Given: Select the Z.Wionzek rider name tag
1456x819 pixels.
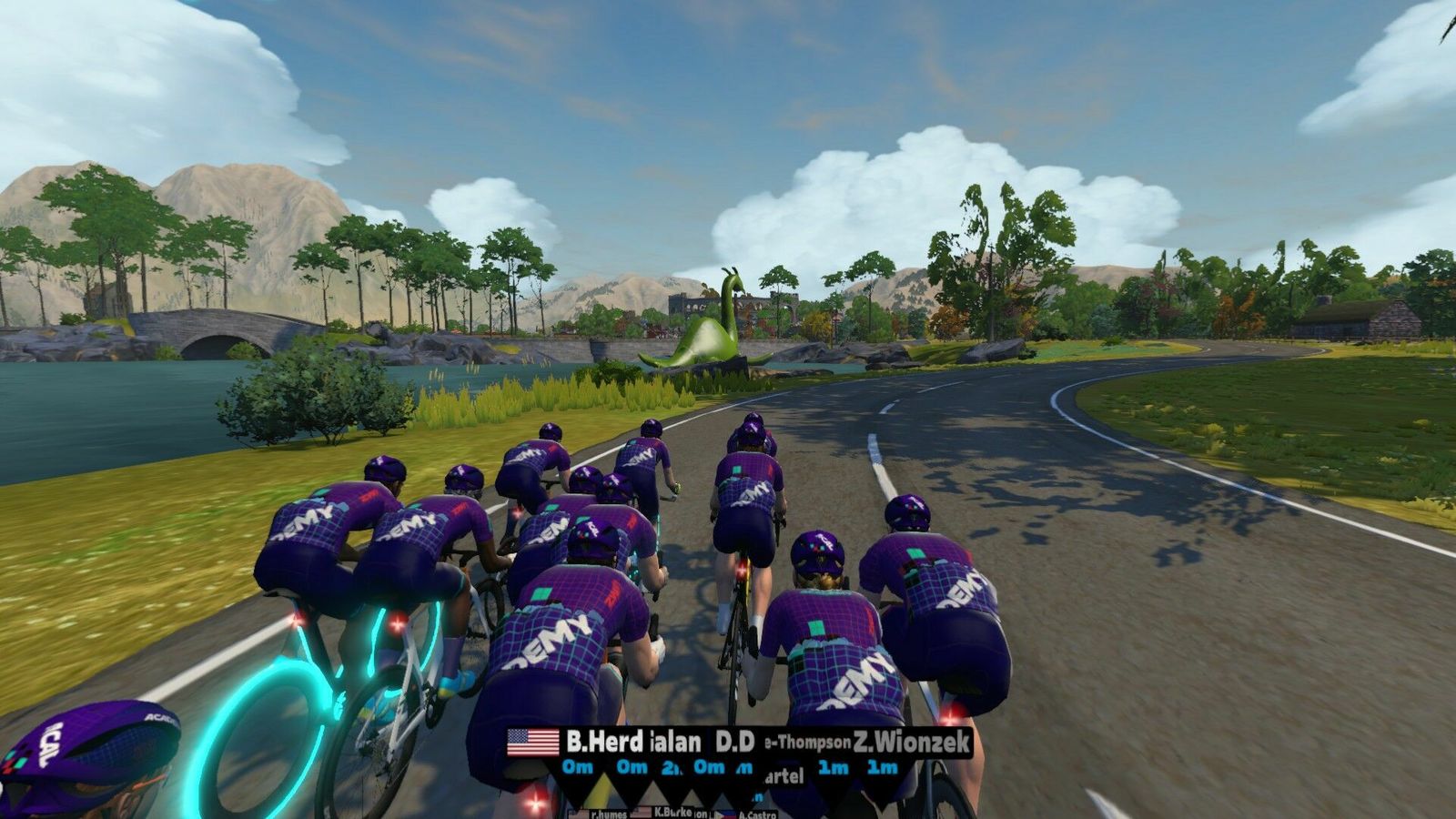Looking at the screenshot, I should [911, 742].
